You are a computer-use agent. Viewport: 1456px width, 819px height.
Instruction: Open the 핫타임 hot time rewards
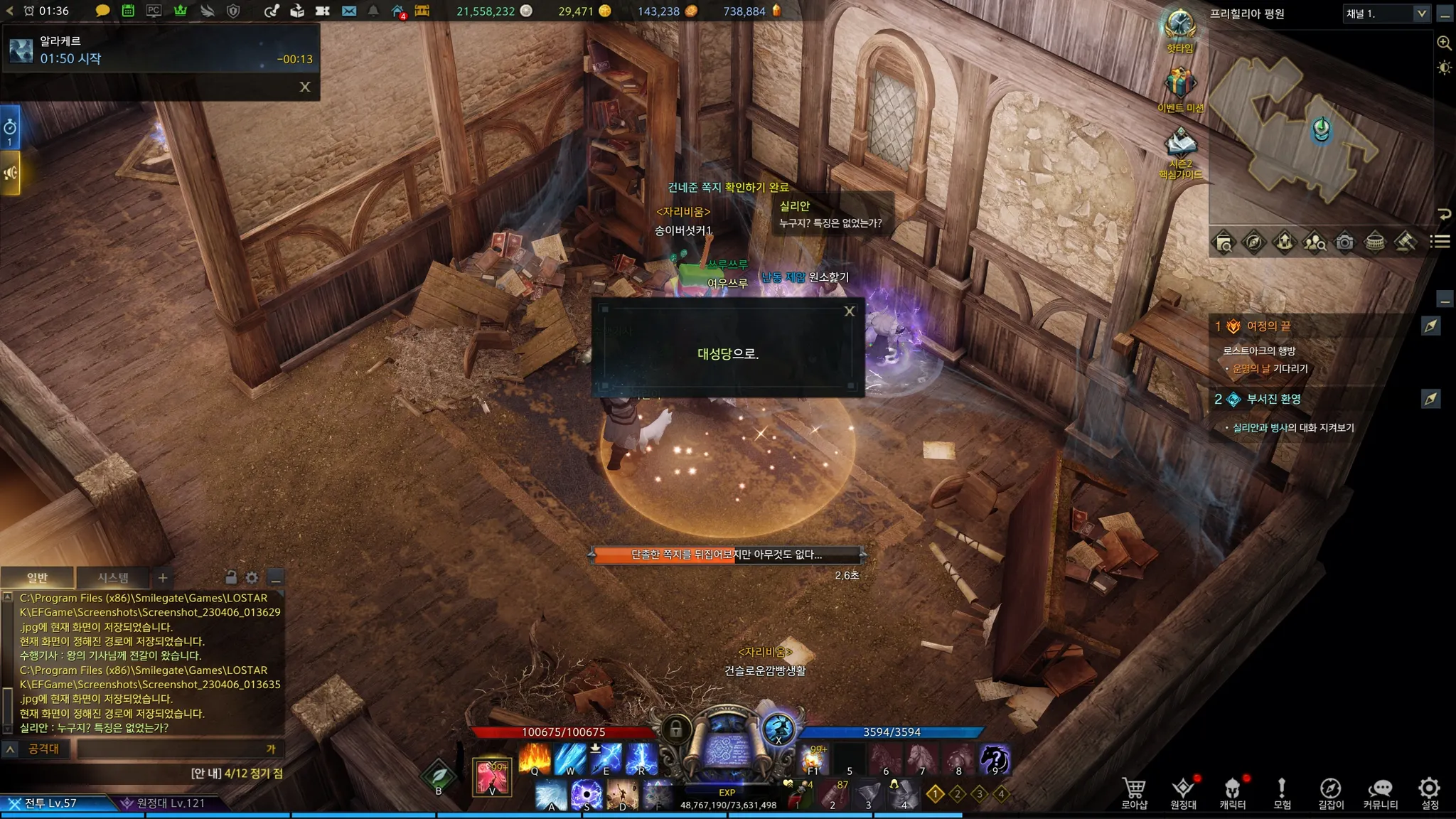1179,28
